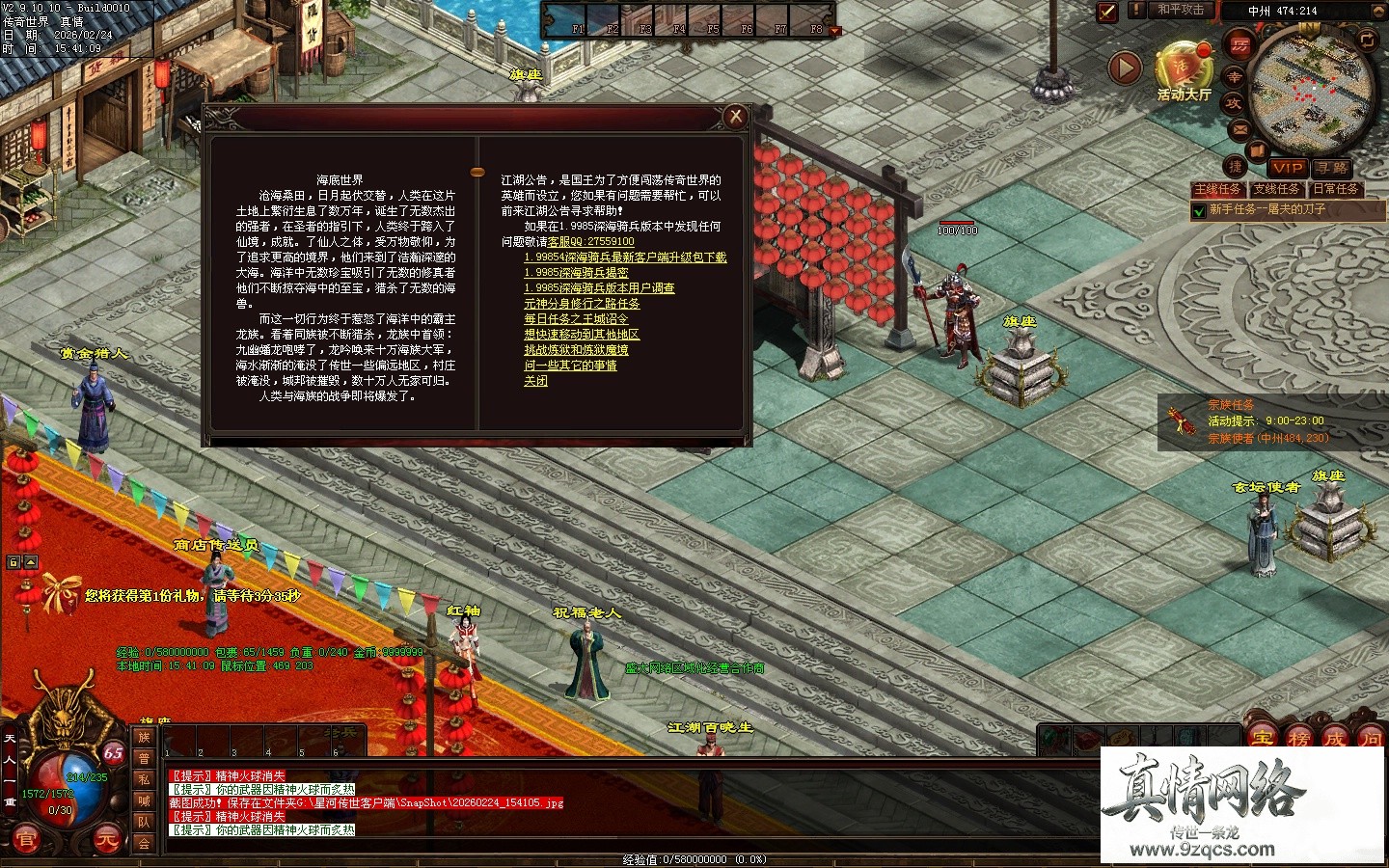
Task: Click the round play arrow button
Action: pyautogui.click(x=1124, y=68)
